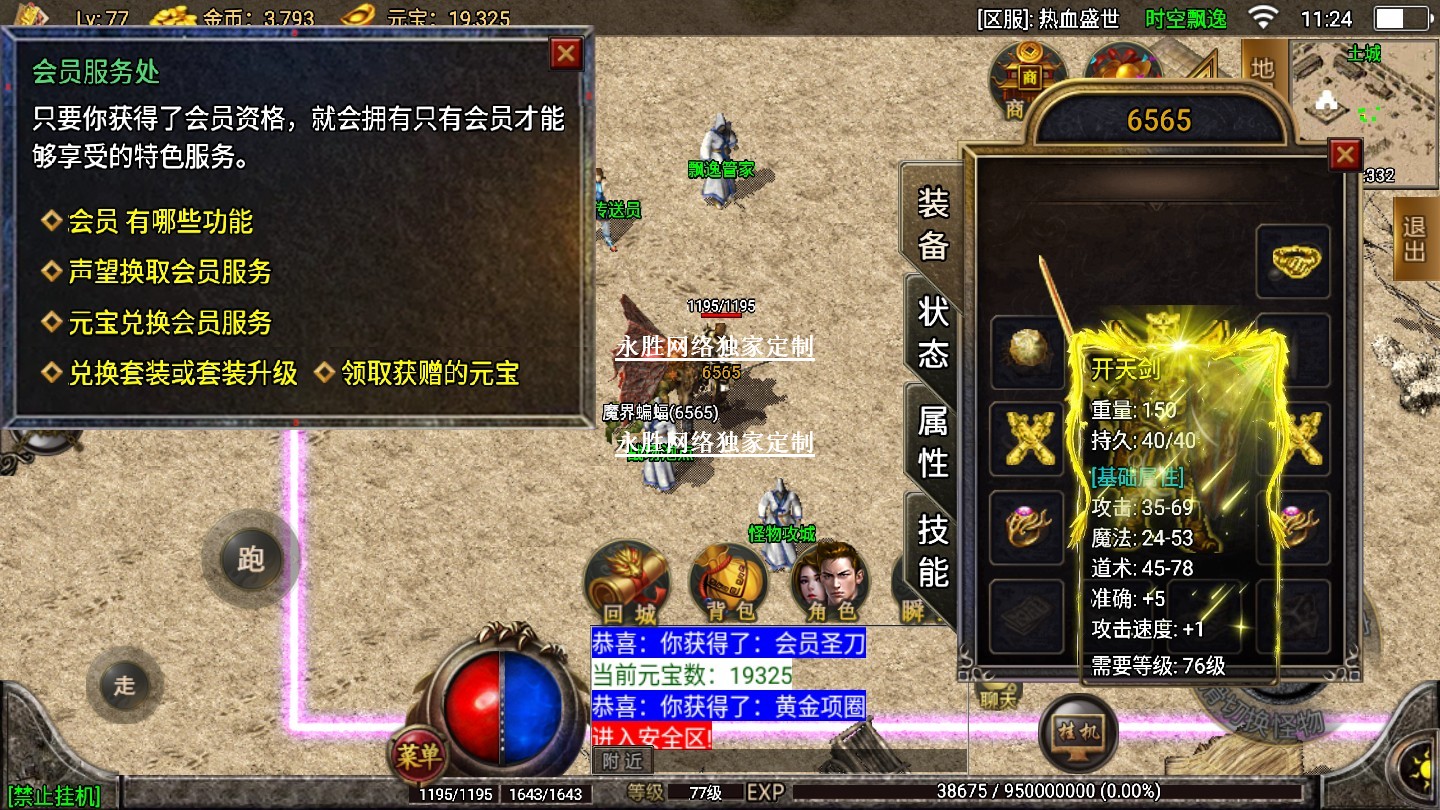The width and height of the screenshot is (1440, 810).
Task: Select the round stone orb equipment slot
Action: [1027, 351]
